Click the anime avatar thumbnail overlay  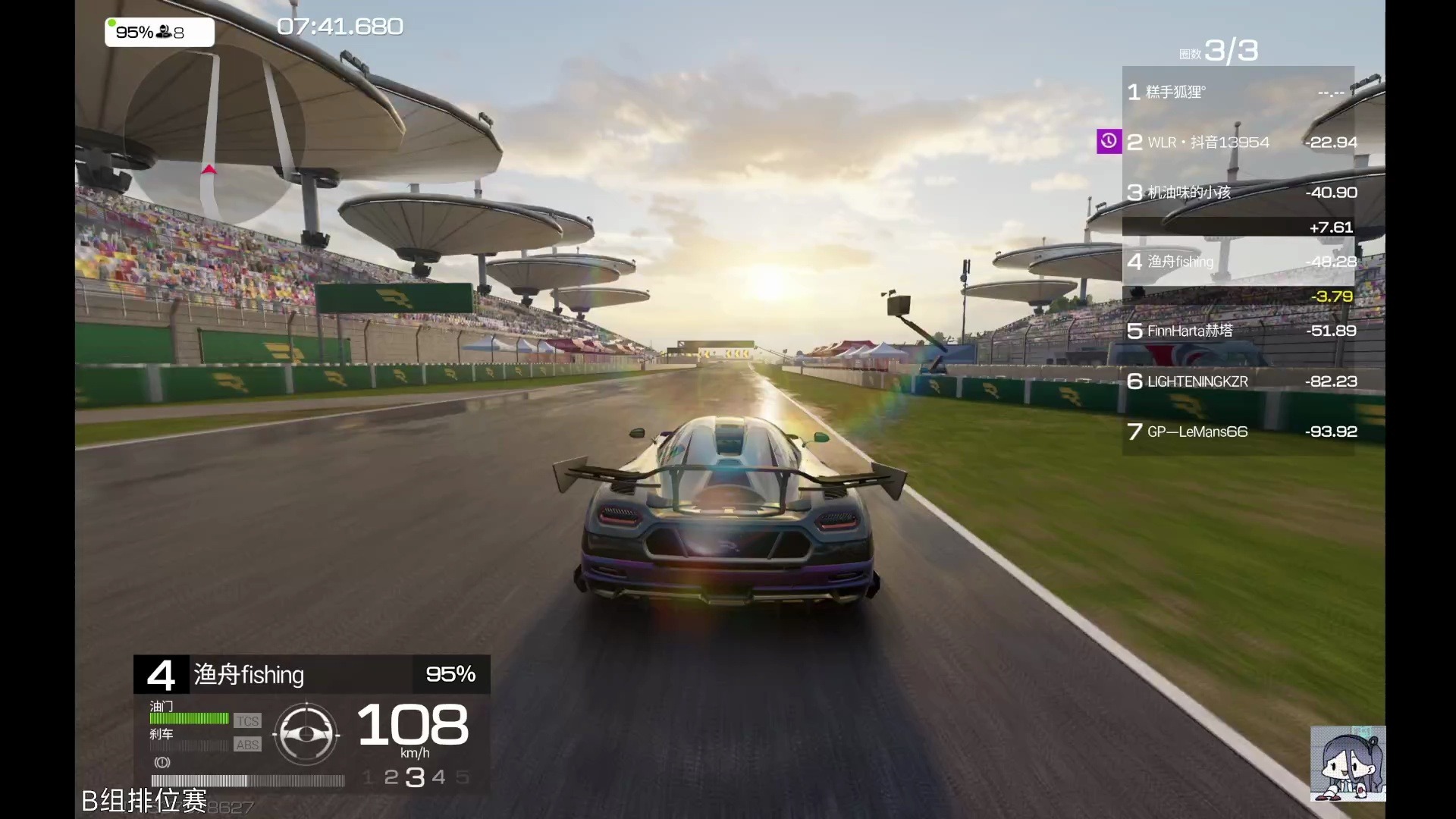click(1348, 764)
